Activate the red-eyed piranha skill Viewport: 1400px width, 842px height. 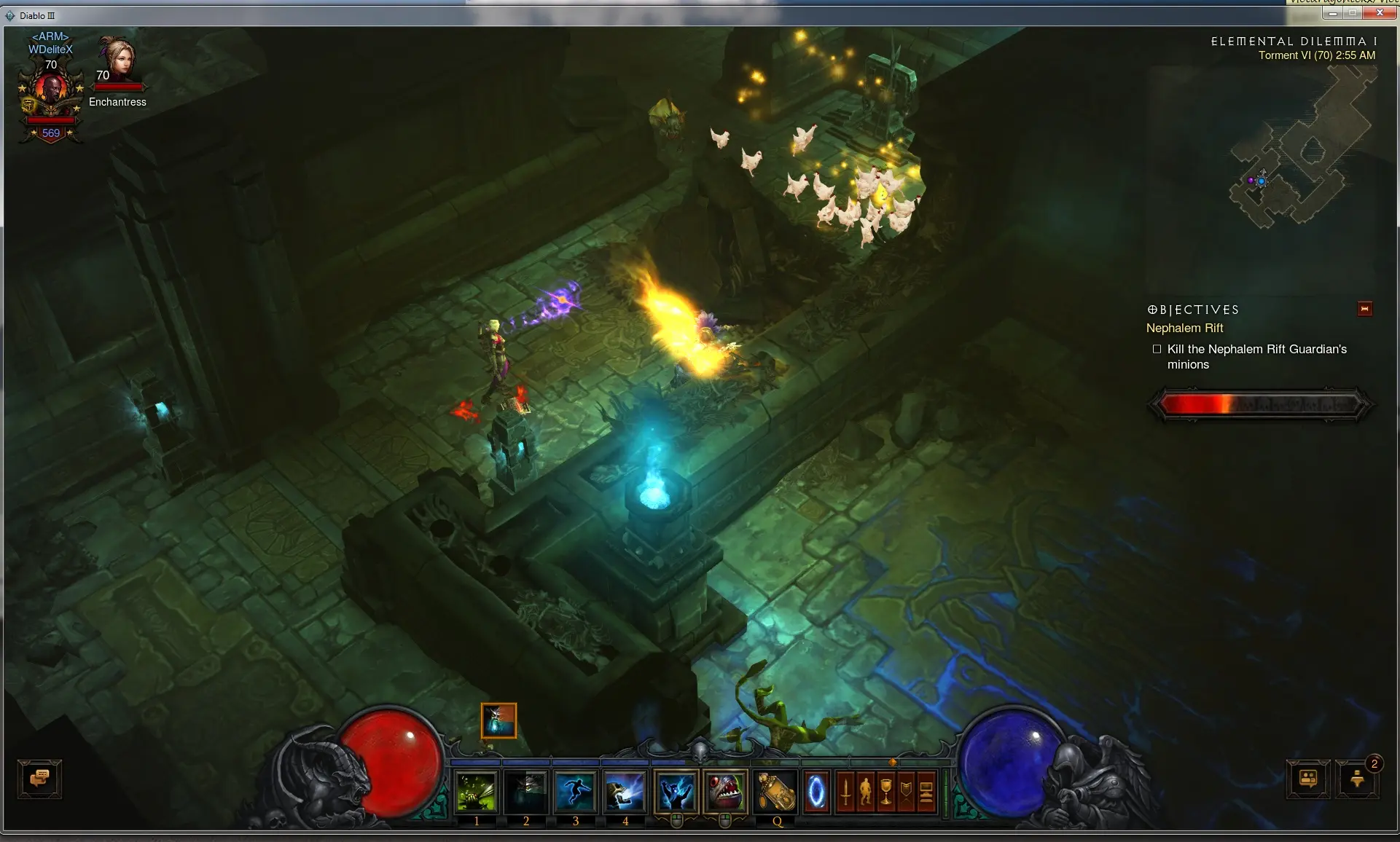[726, 792]
